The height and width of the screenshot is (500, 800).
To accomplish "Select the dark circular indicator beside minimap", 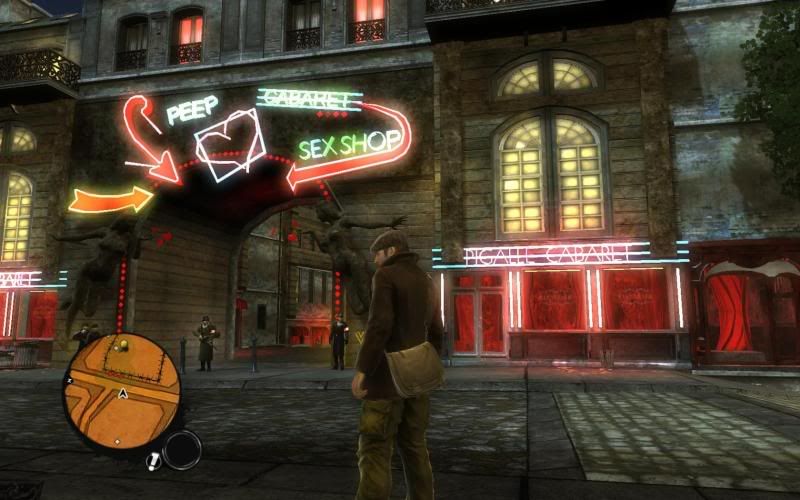I will (x=182, y=450).
